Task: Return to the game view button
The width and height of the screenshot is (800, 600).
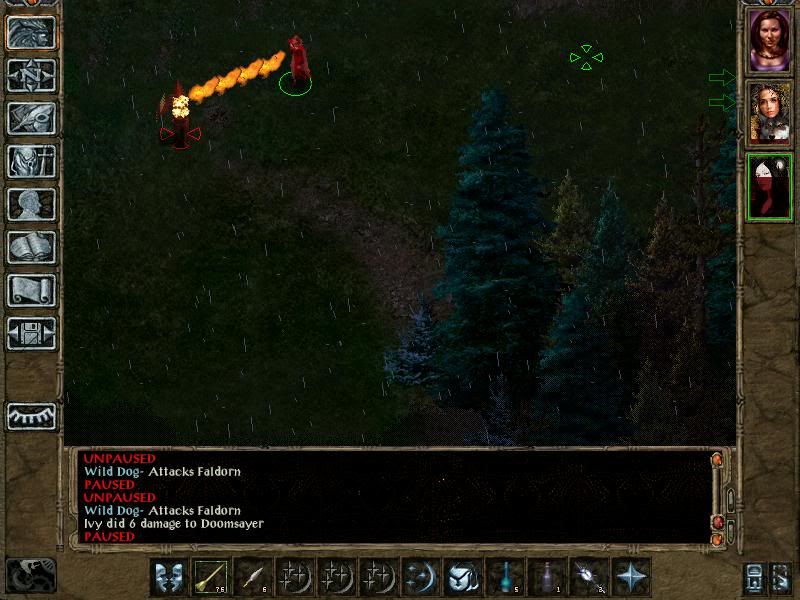Action: 31,32
